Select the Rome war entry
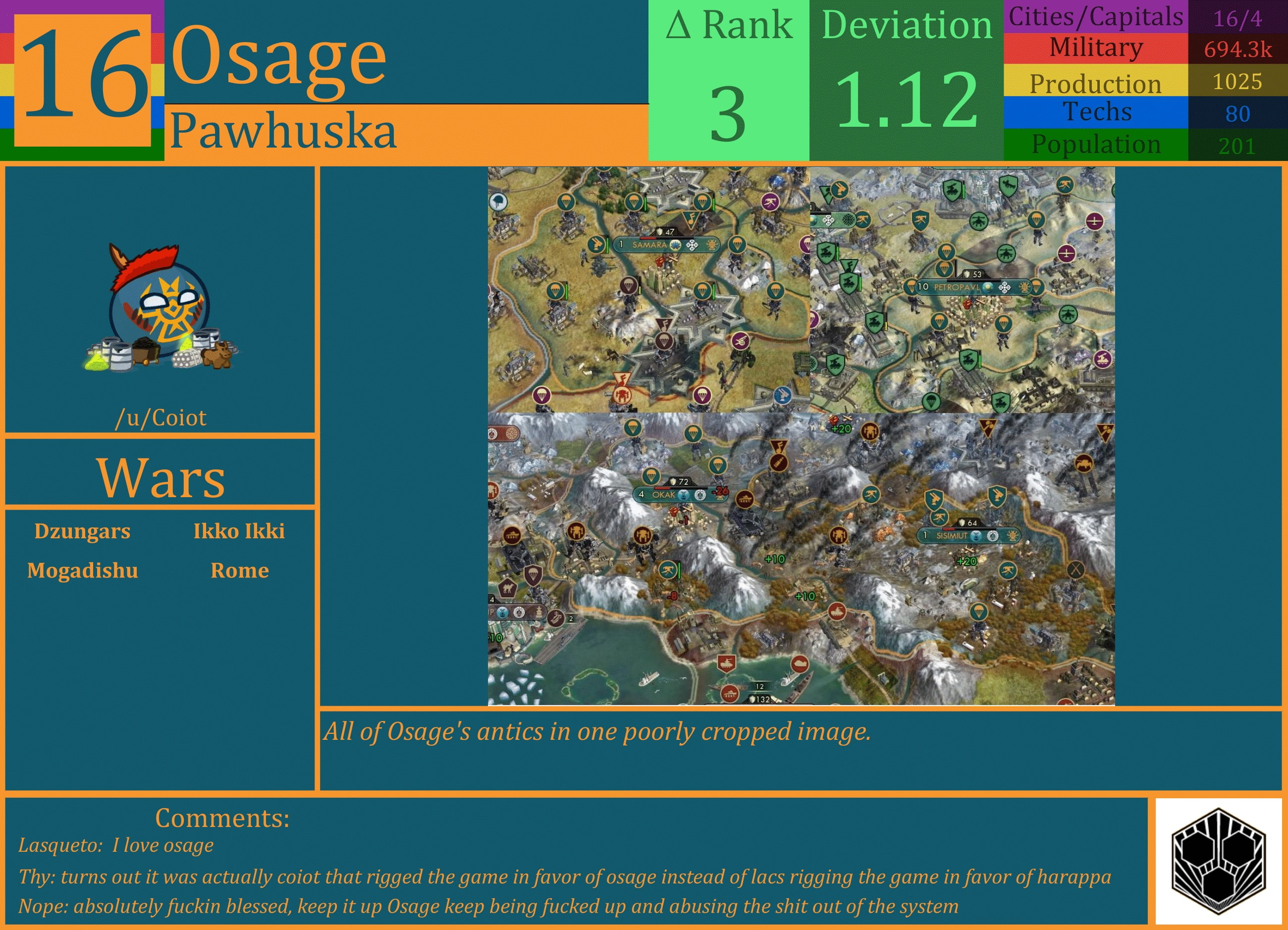The width and height of the screenshot is (1288, 930). 239,570
